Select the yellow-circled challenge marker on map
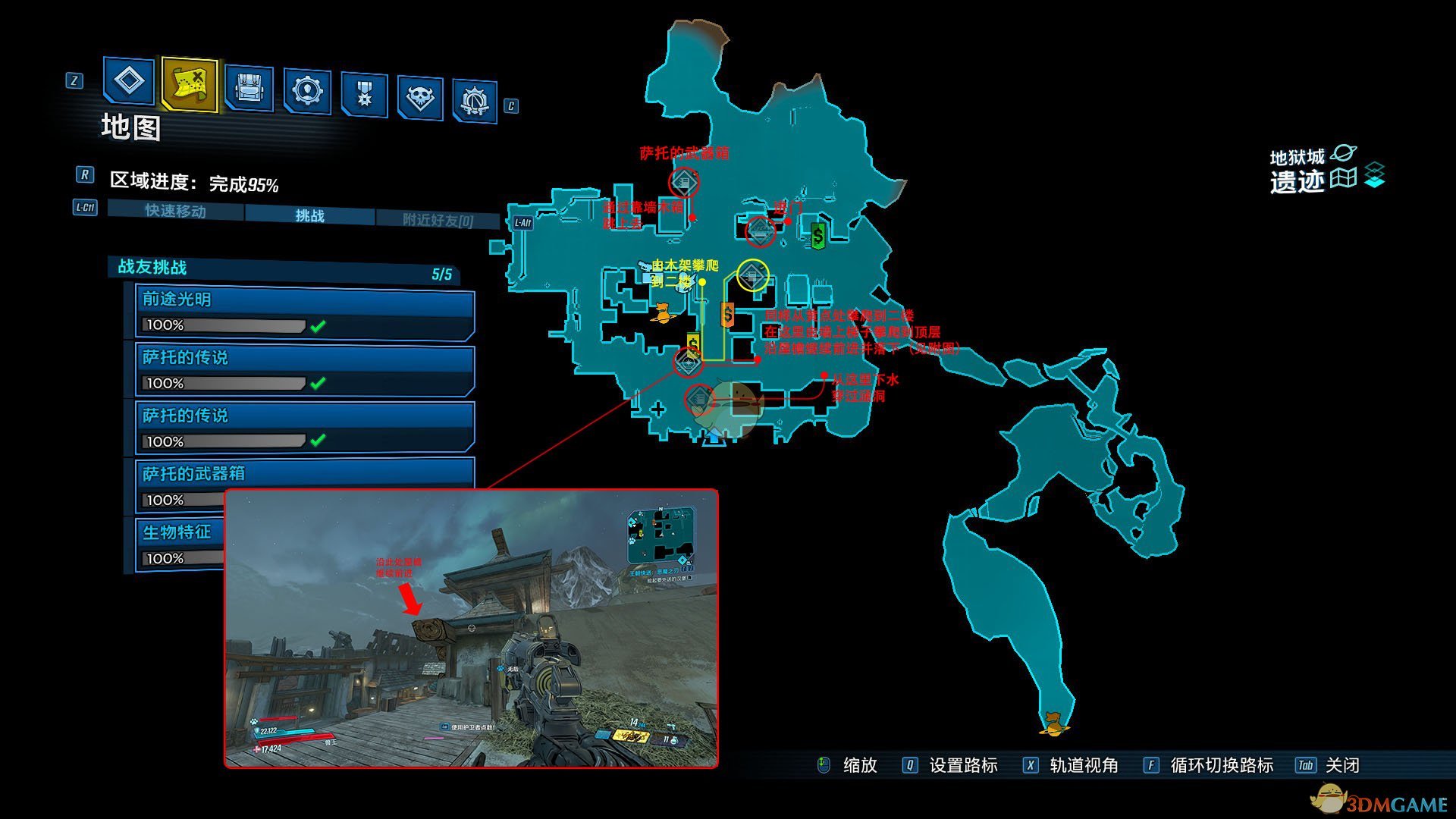 coord(753,275)
